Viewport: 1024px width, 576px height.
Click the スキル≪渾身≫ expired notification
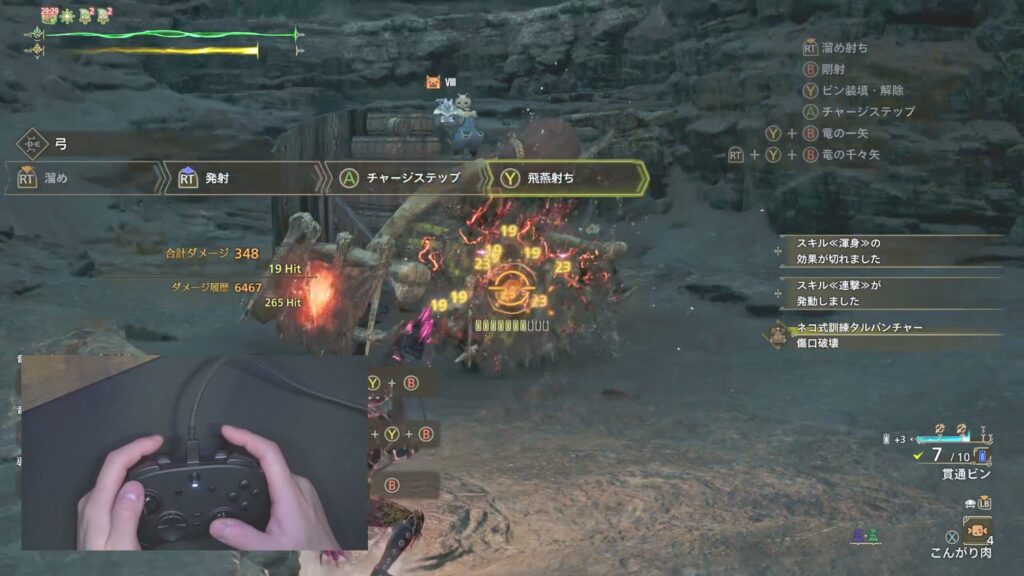(890, 250)
